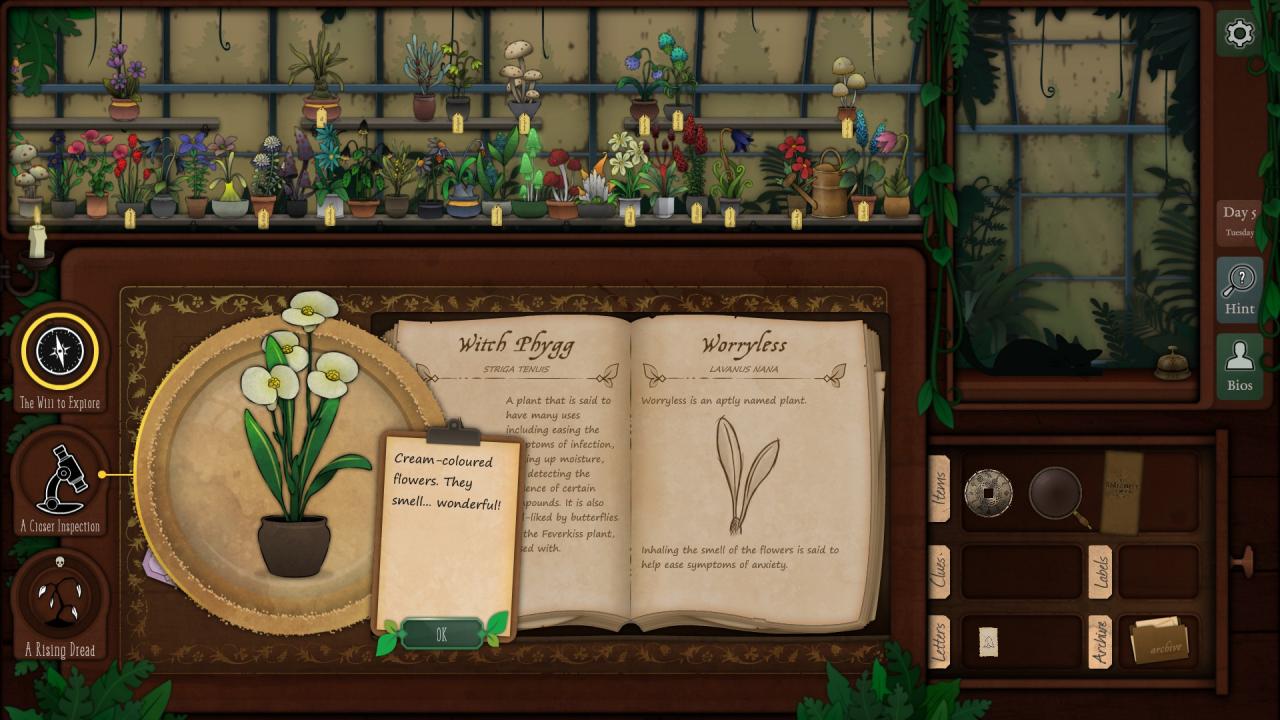Viewport: 1280px width, 720px height.
Task: Select the magnifying glass item
Action: click(x=1058, y=493)
